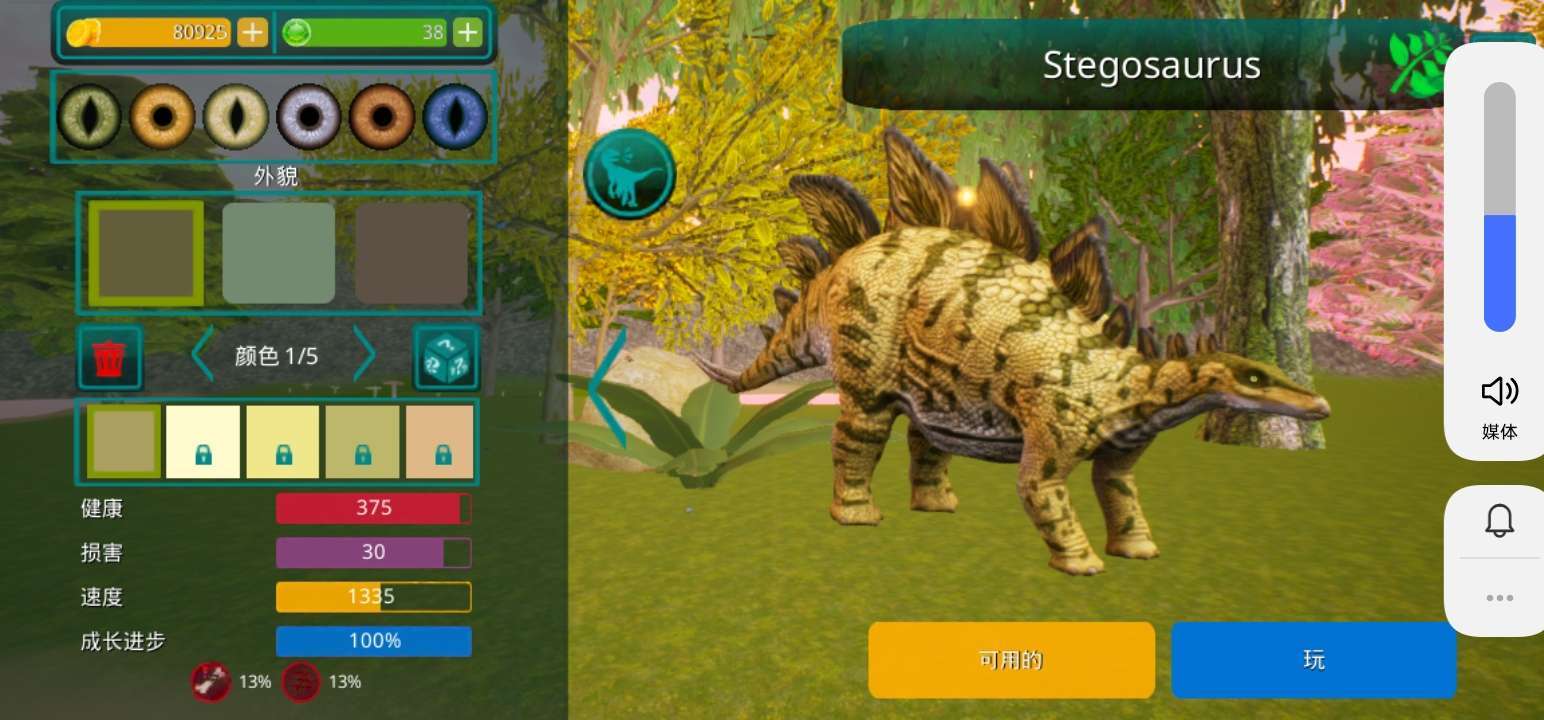1544x720 pixels.
Task: Start the game with blue 玩 button
Action: 1313,660
